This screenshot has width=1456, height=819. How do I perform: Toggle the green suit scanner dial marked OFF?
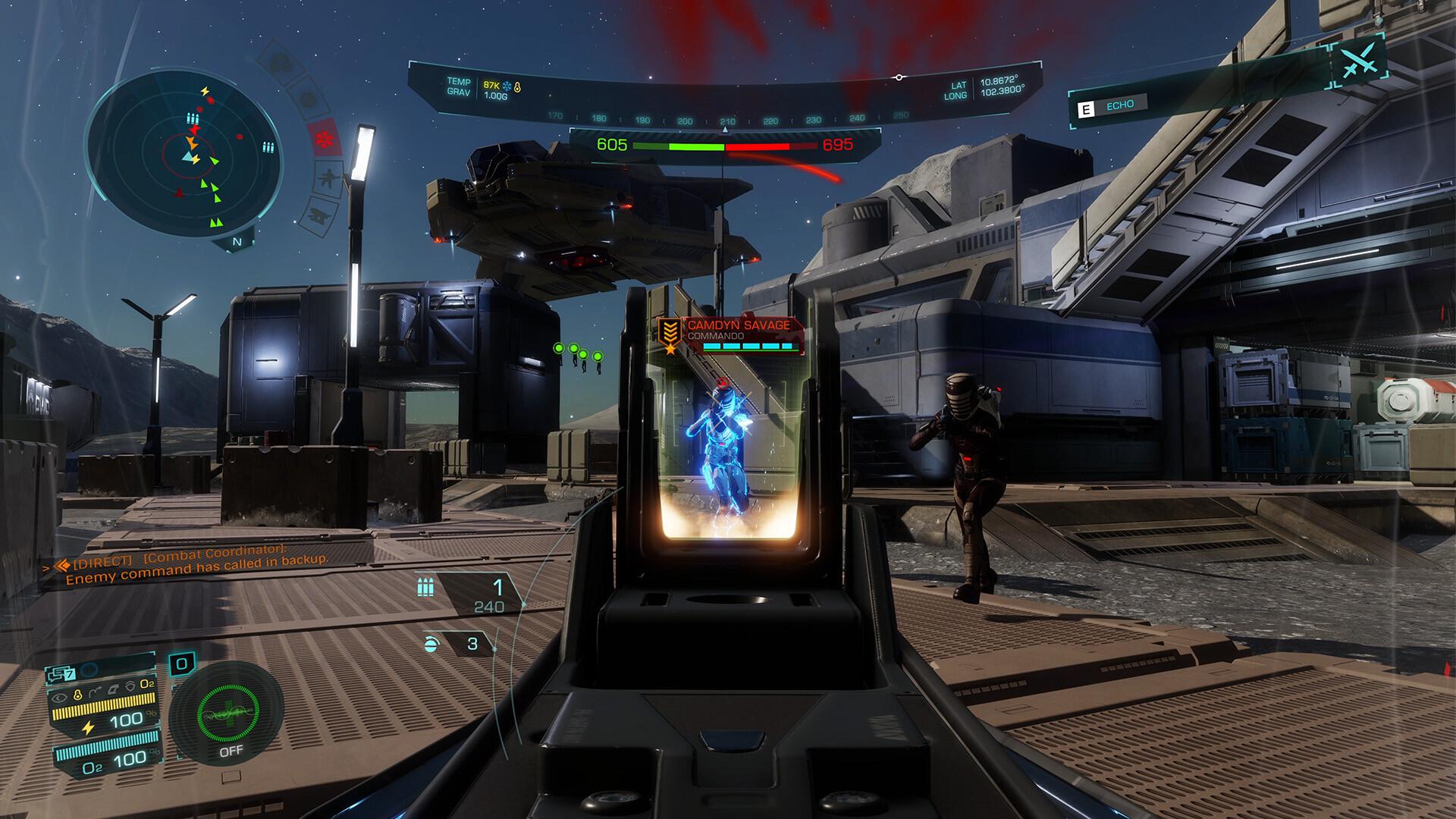pyautogui.click(x=227, y=713)
